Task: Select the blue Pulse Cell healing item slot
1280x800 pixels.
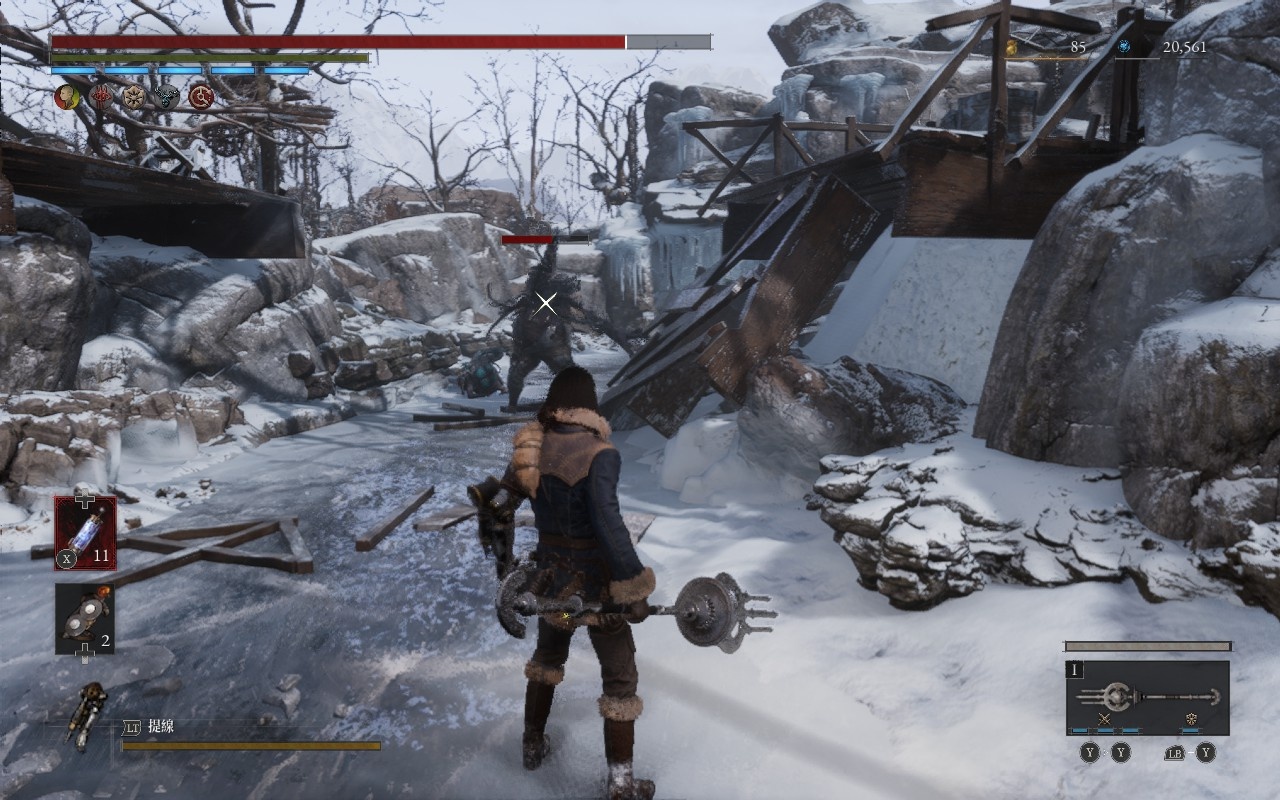Action: pyautogui.click(x=85, y=533)
